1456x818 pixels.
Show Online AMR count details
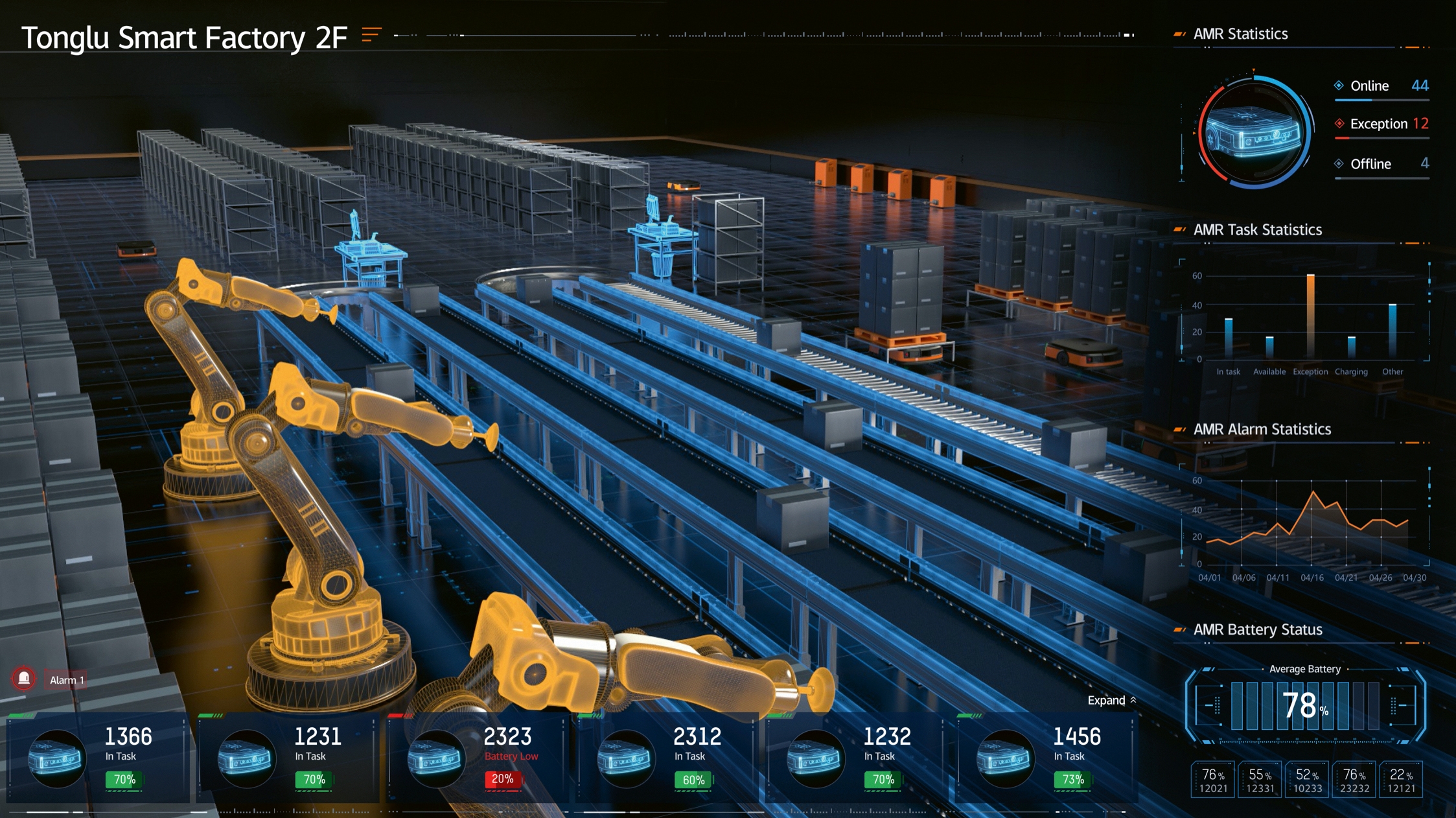point(1381,86)
